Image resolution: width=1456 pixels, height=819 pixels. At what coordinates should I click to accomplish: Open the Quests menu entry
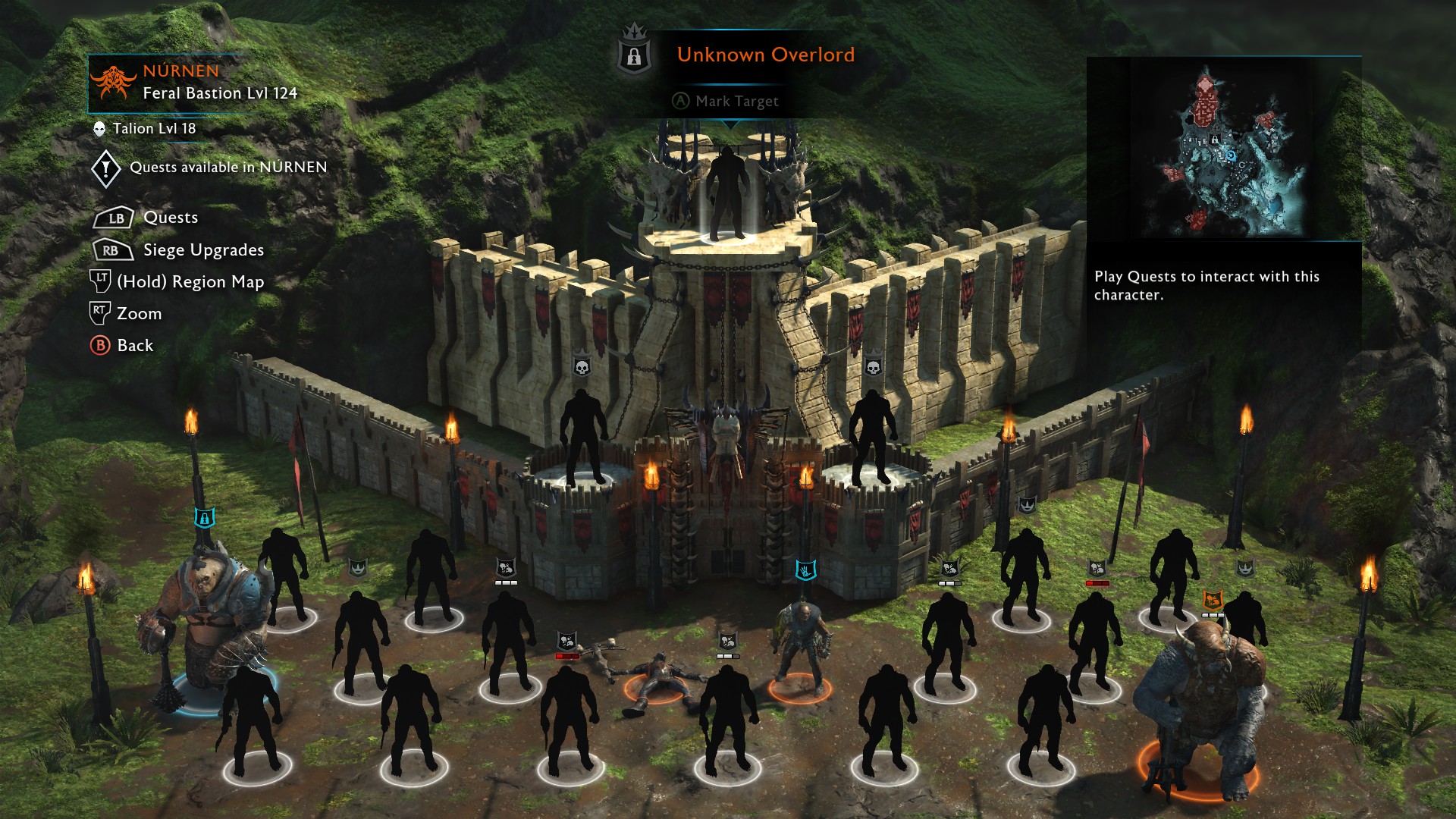(x=170, y=218)
